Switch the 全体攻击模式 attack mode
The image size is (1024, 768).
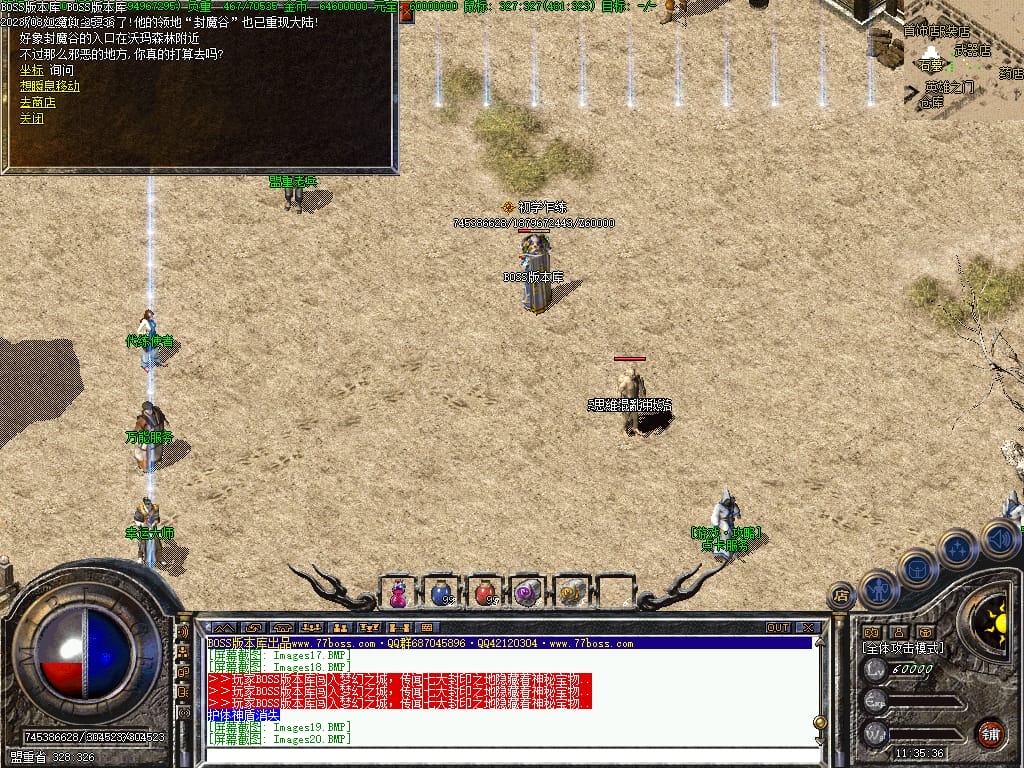902,648
